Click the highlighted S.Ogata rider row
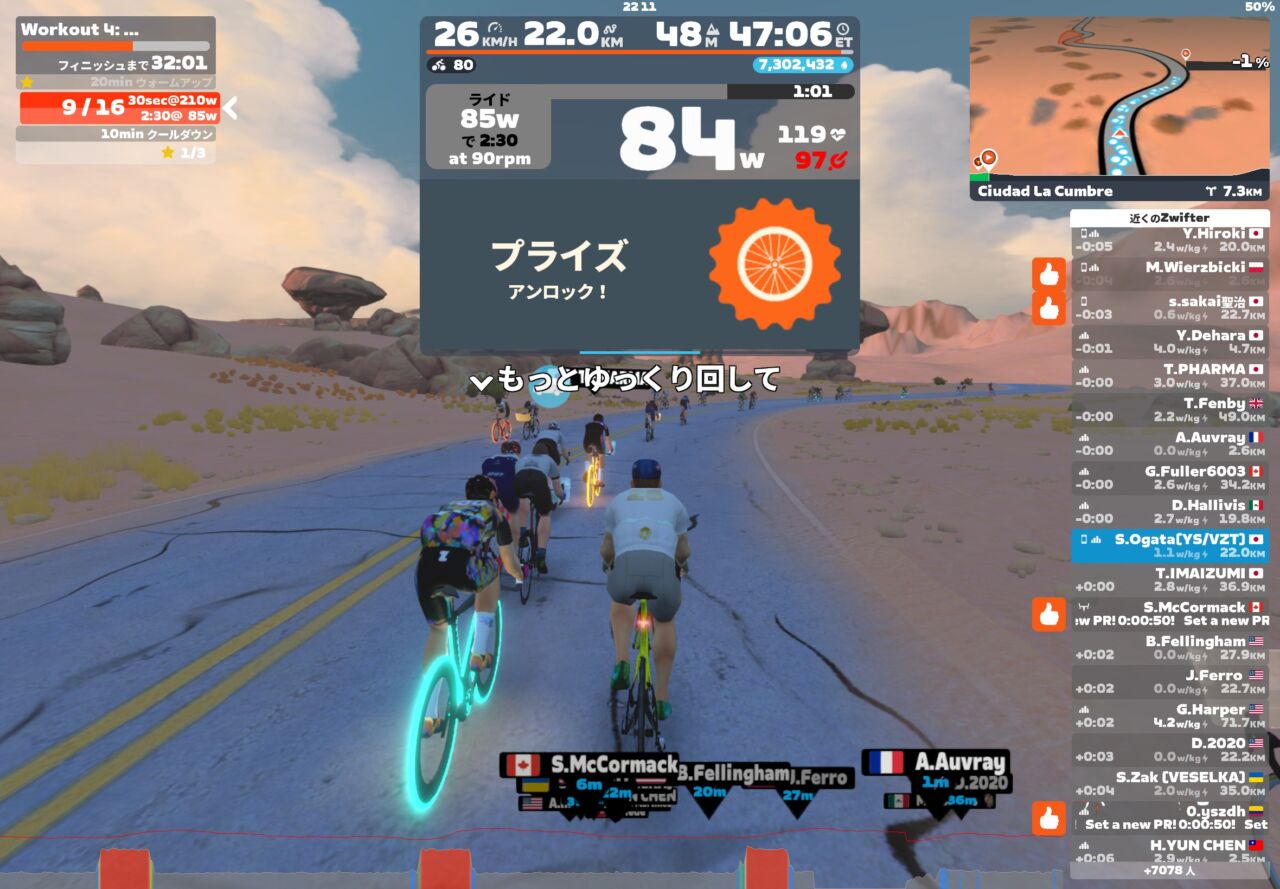Screen dimensions: 1280x889 (x=1169, y=546)
